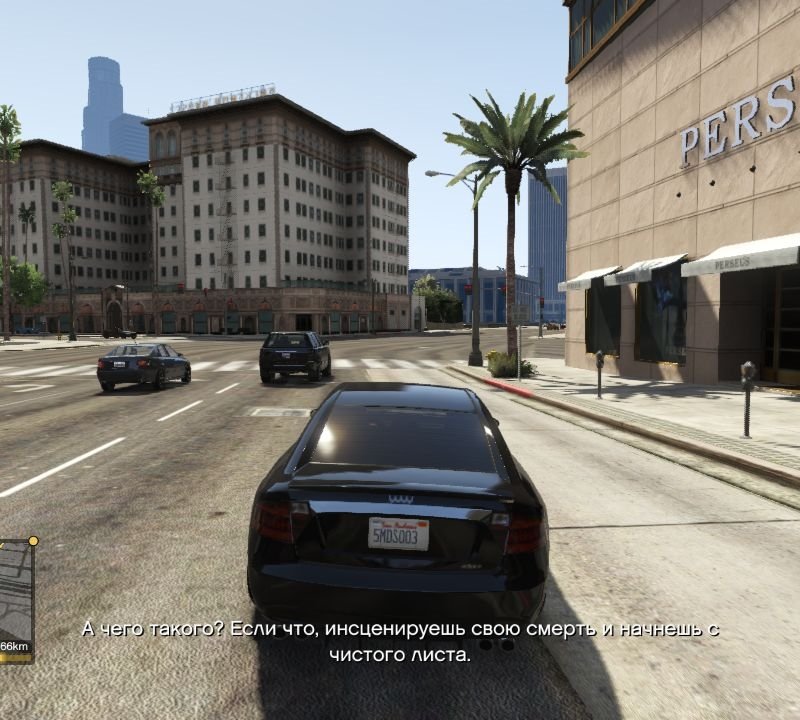Click the street minimap

pyautogui.click(x=15, y=590)
